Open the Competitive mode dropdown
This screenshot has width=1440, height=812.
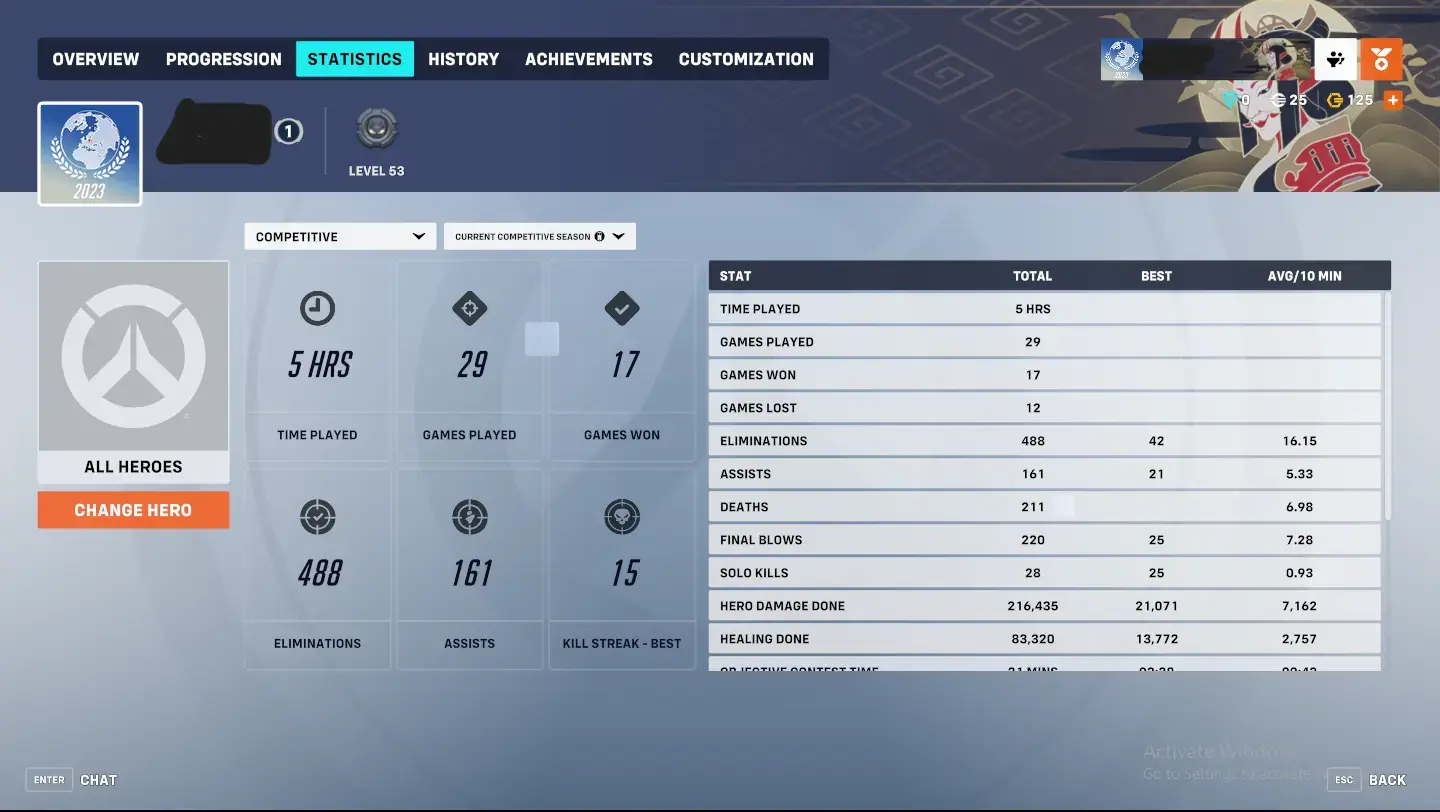click(x=340, y=236)
